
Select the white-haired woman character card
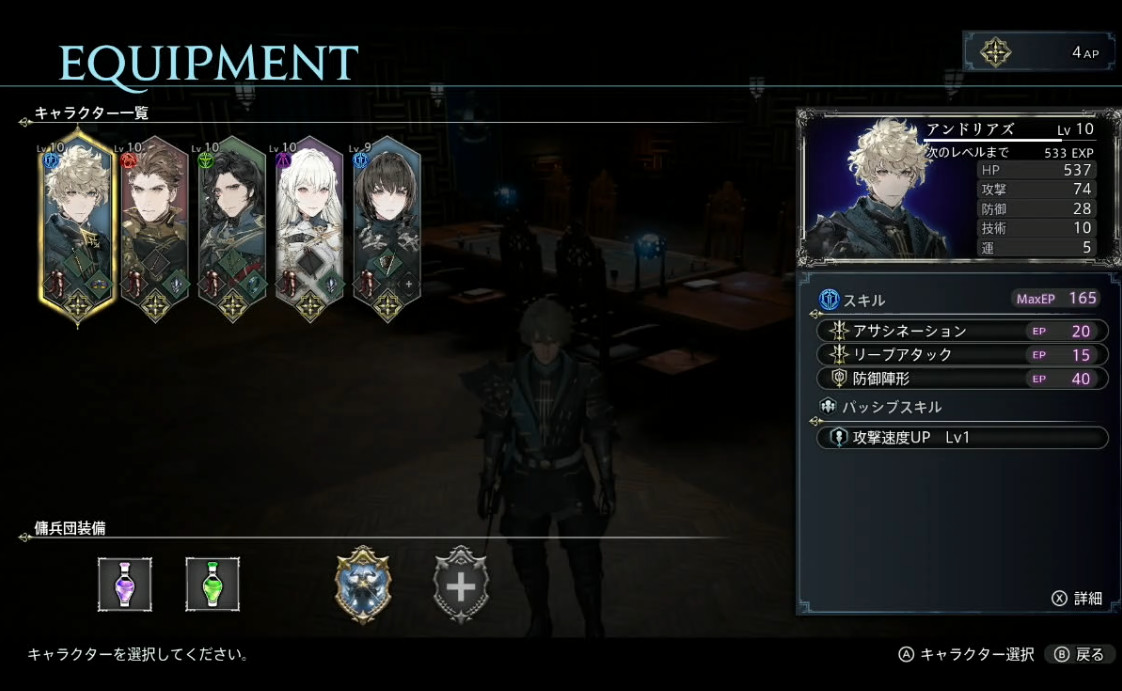(309, 228)
